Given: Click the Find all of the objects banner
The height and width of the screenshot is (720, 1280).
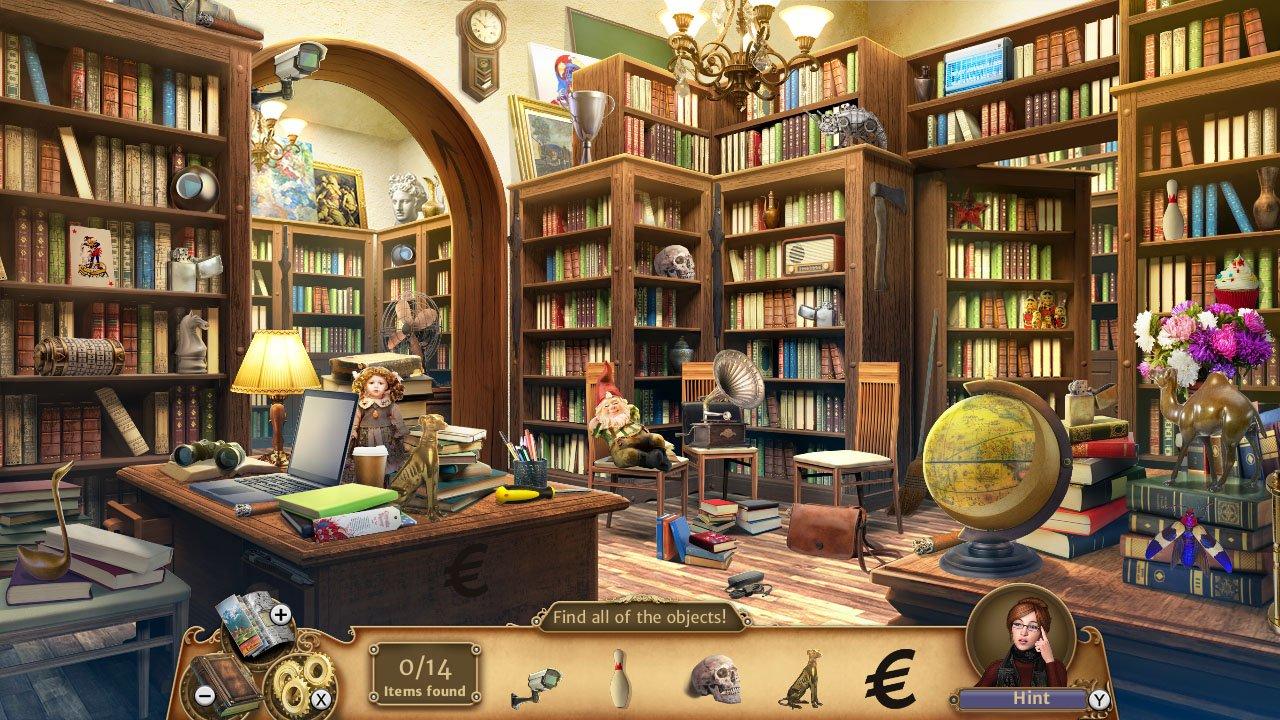Looking at the screenshot, I should [641, 617].
